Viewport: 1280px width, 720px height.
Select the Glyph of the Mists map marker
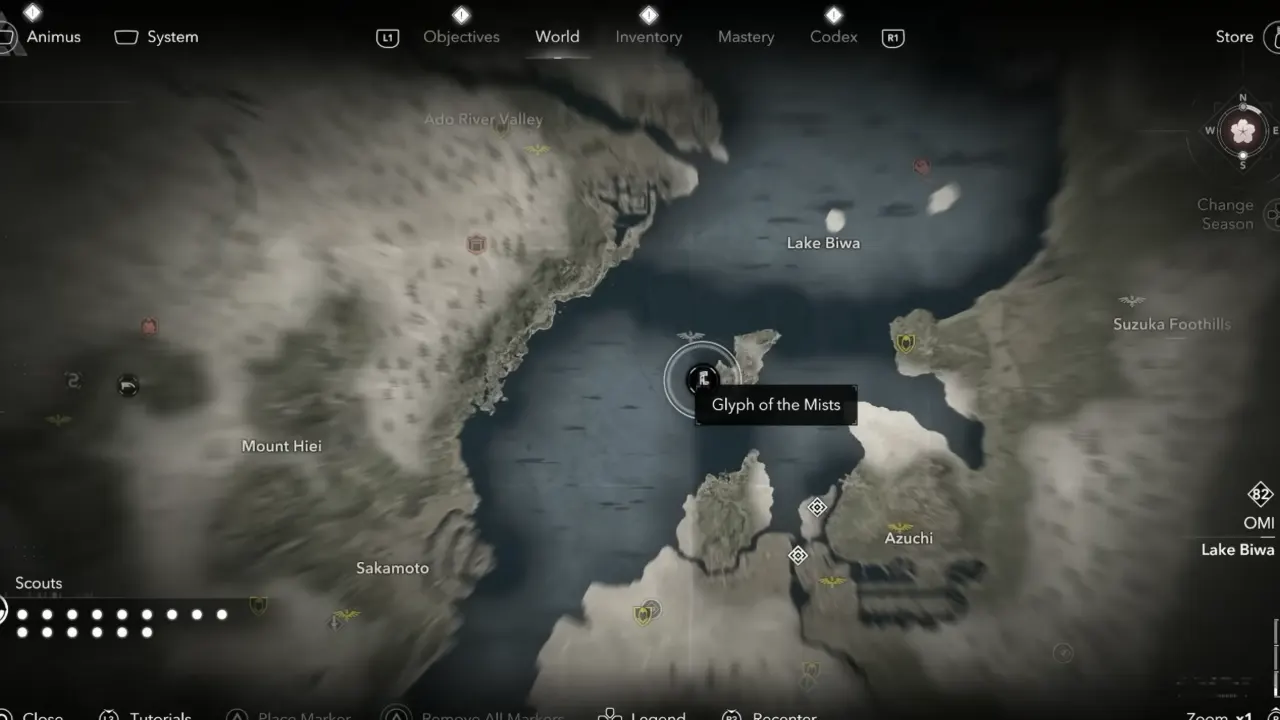703,378
